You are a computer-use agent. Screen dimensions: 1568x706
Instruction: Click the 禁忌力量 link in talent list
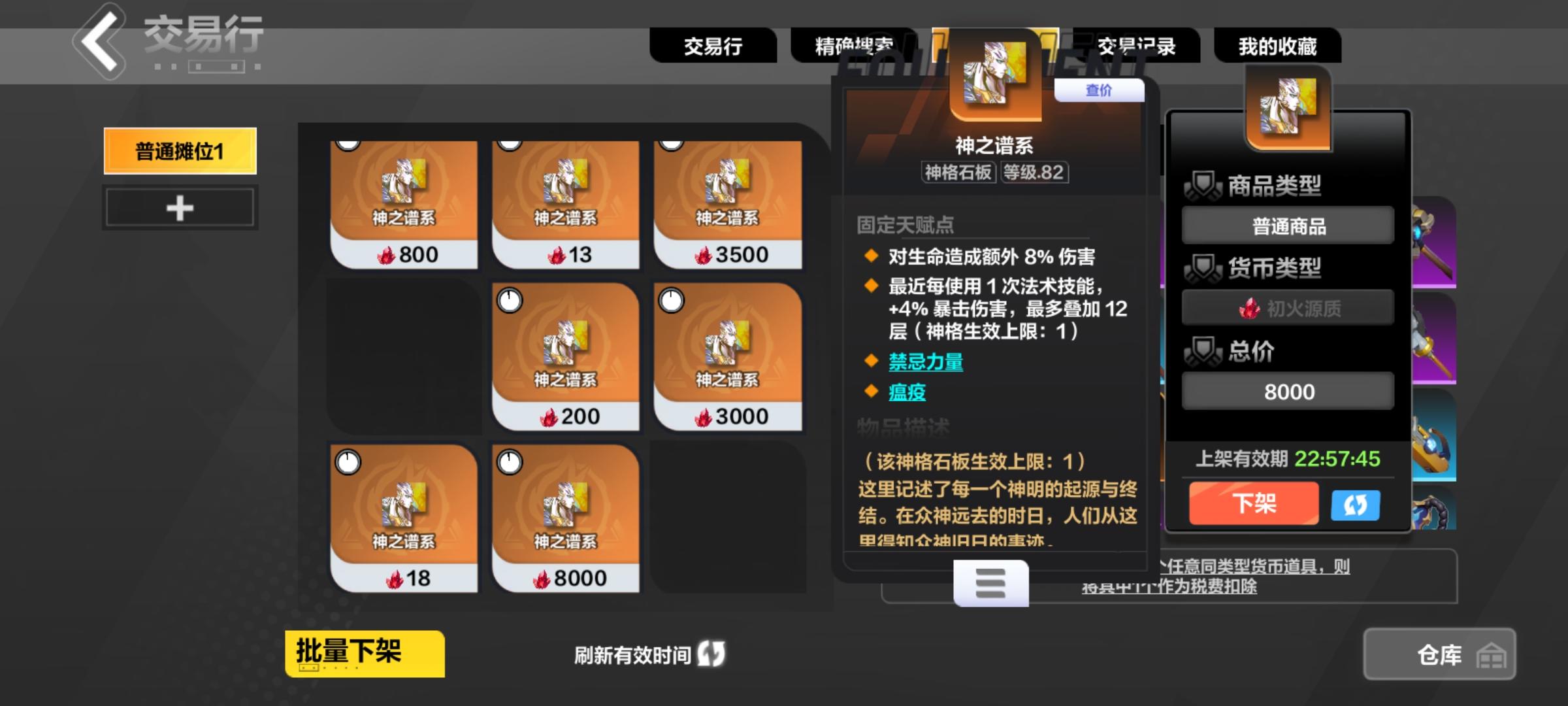click(927, 362)
